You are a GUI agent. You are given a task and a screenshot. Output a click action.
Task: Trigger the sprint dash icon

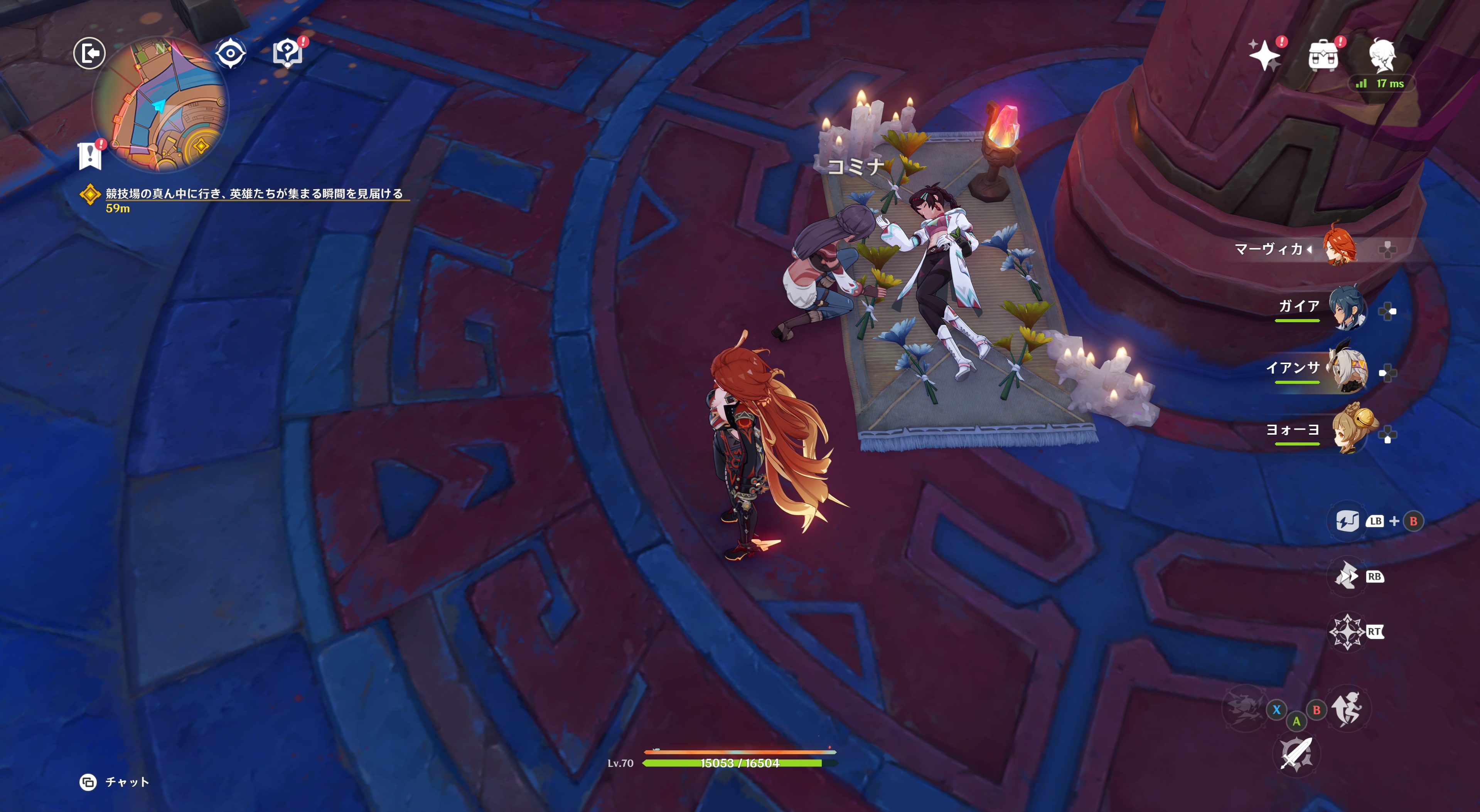(x=1347, y=709)
